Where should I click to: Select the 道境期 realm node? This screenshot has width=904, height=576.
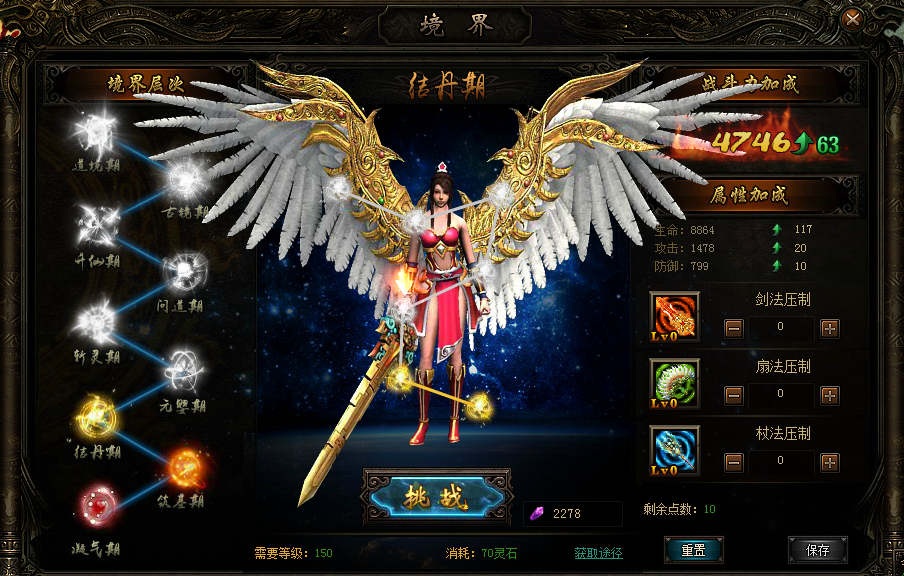[x=98, y=130]
